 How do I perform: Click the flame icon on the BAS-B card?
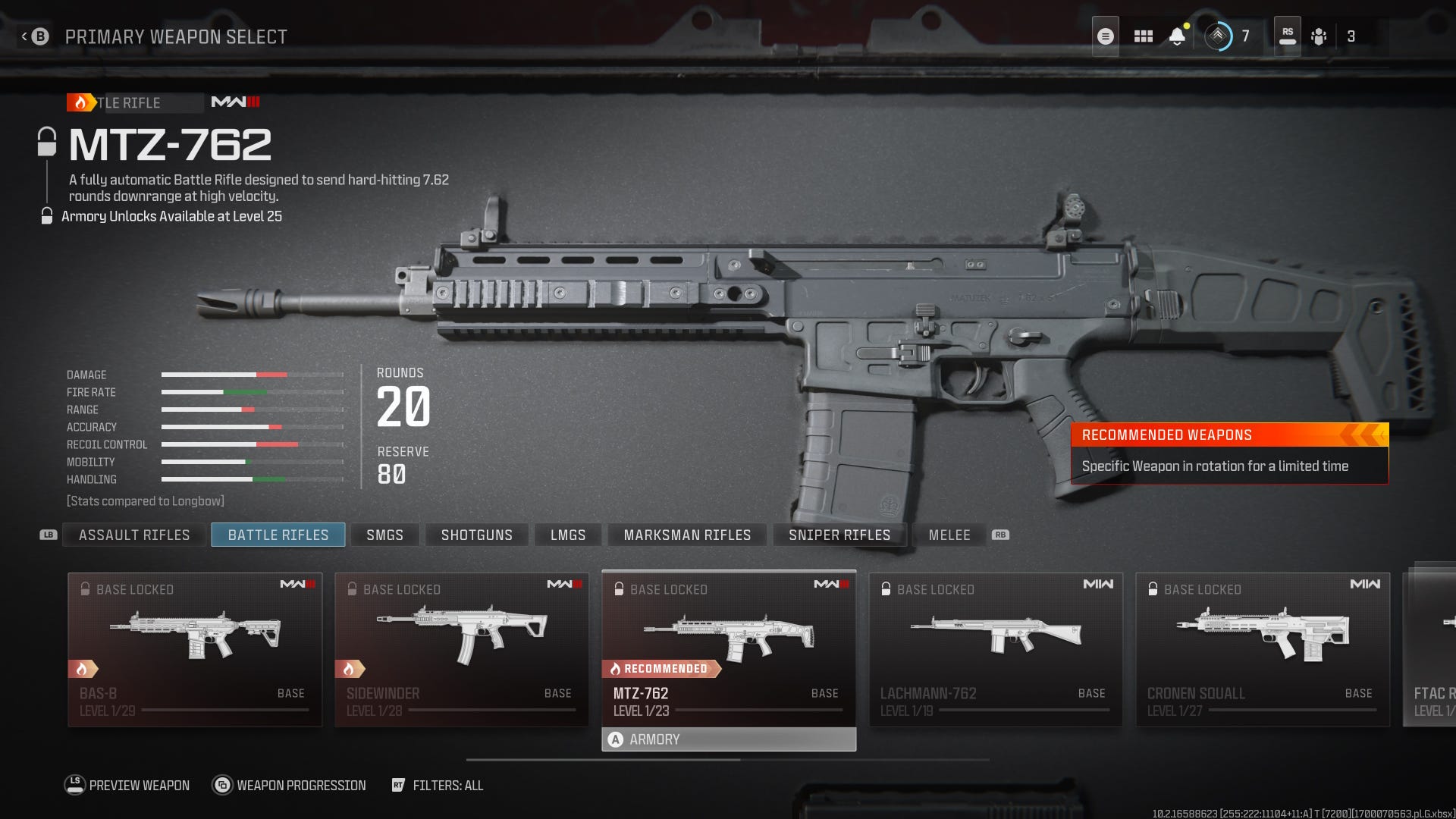click(x=81, y=668)
